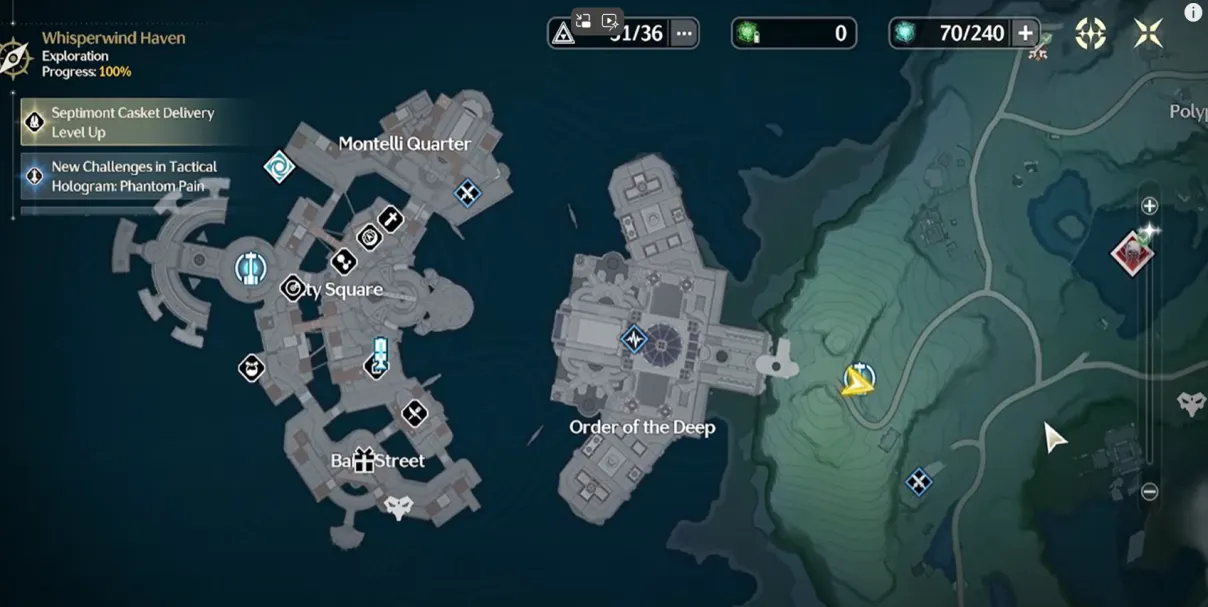Click the map zoom-in plus button

pos(1150,206)
